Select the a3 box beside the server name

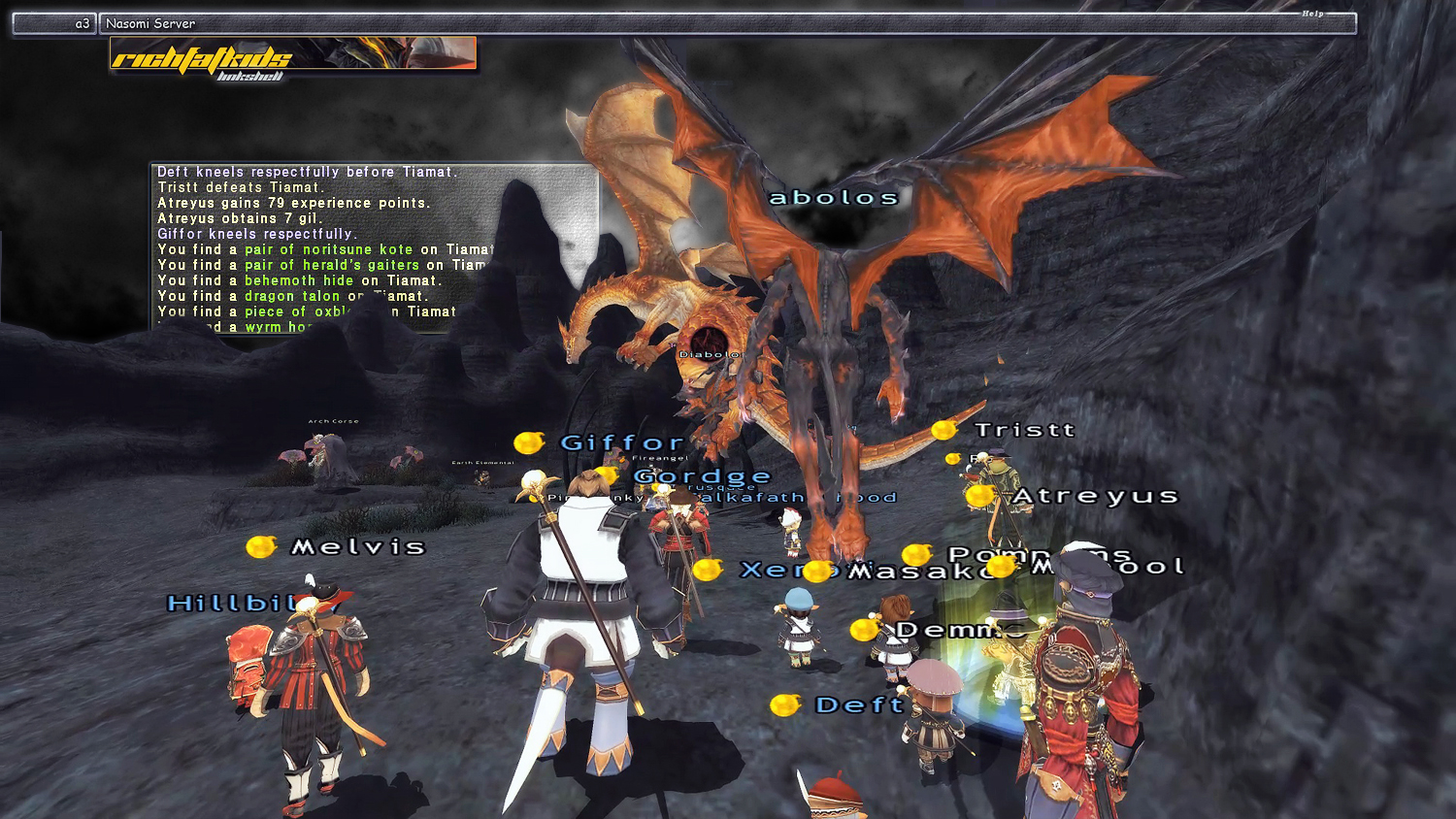click(54, 23)
